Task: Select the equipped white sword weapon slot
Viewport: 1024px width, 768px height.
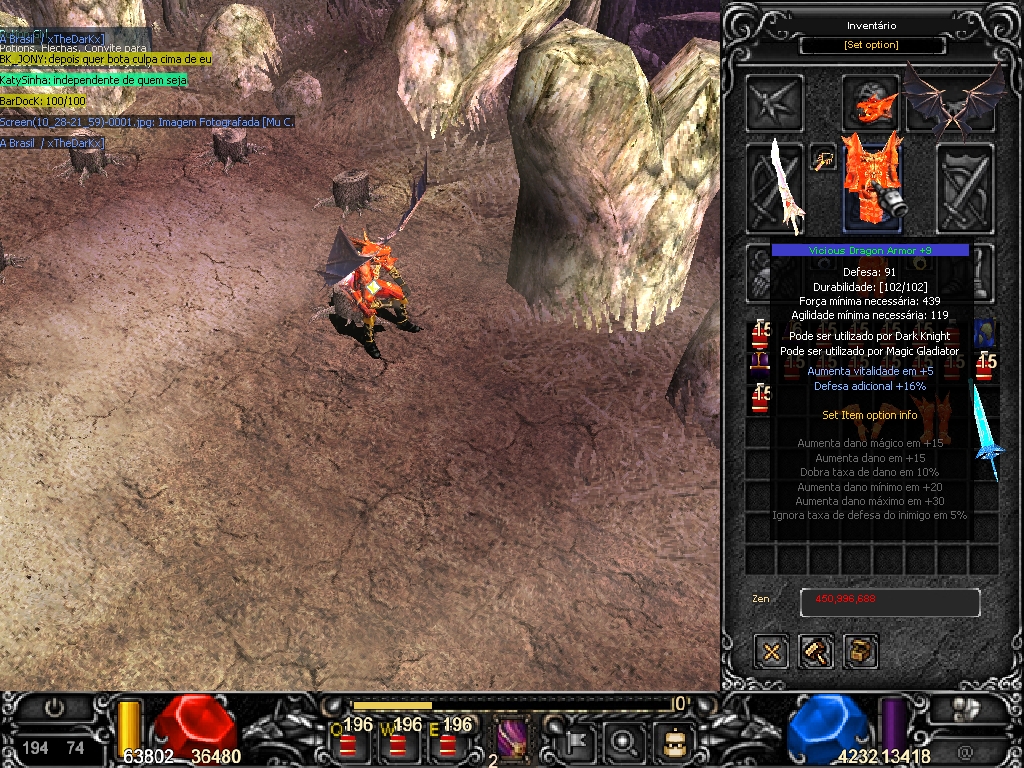Action: 777,187
